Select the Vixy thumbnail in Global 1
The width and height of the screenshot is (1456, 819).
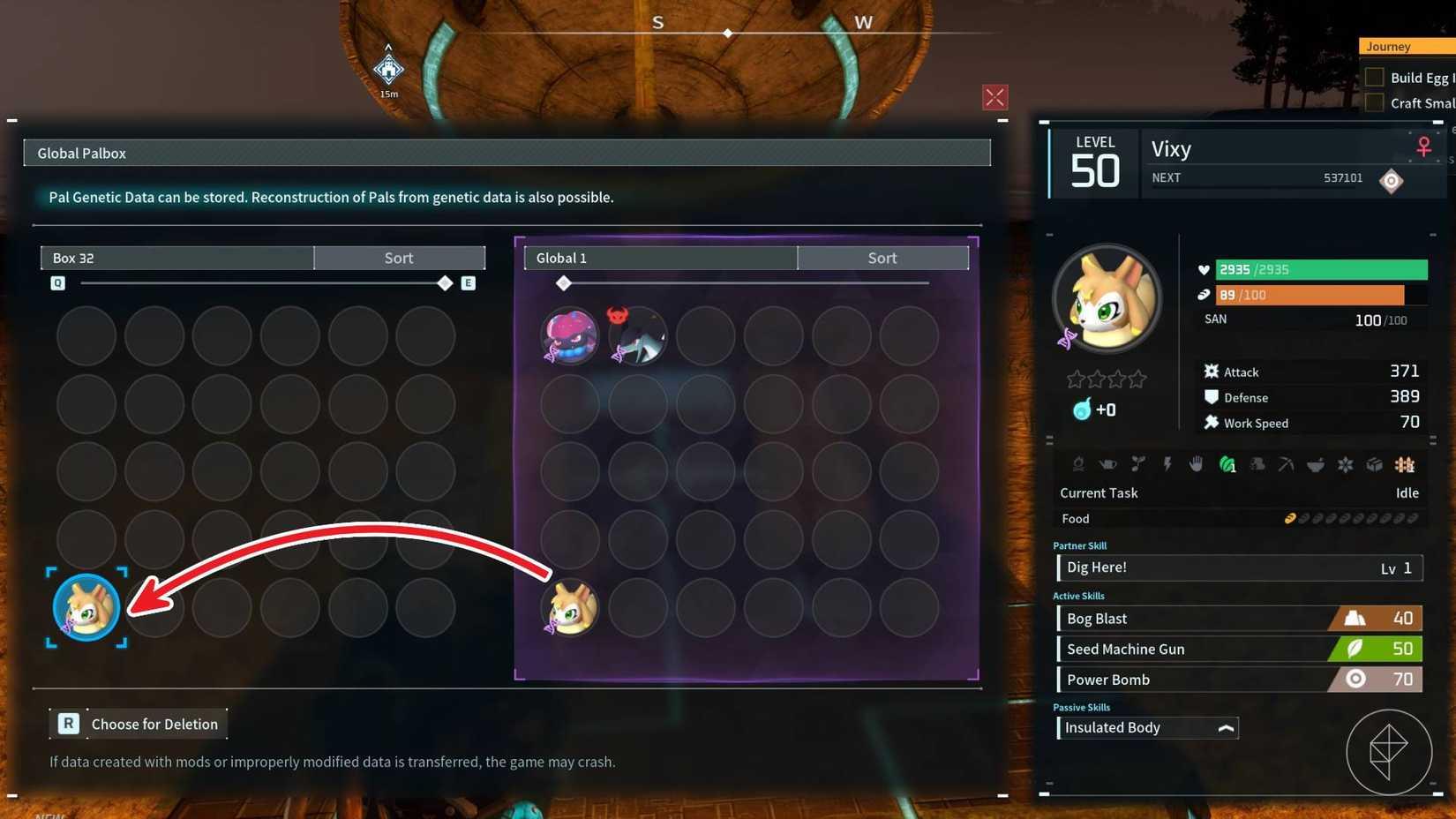(x=569, y=606)
